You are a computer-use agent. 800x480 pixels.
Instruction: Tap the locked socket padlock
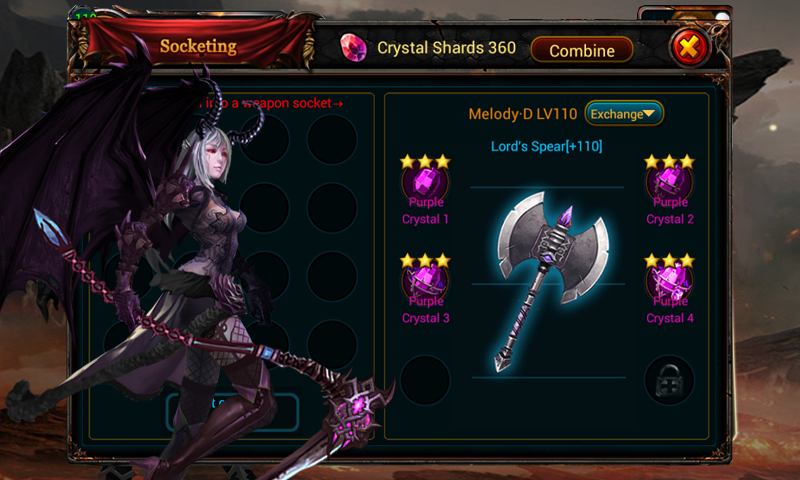pos(669,381)
